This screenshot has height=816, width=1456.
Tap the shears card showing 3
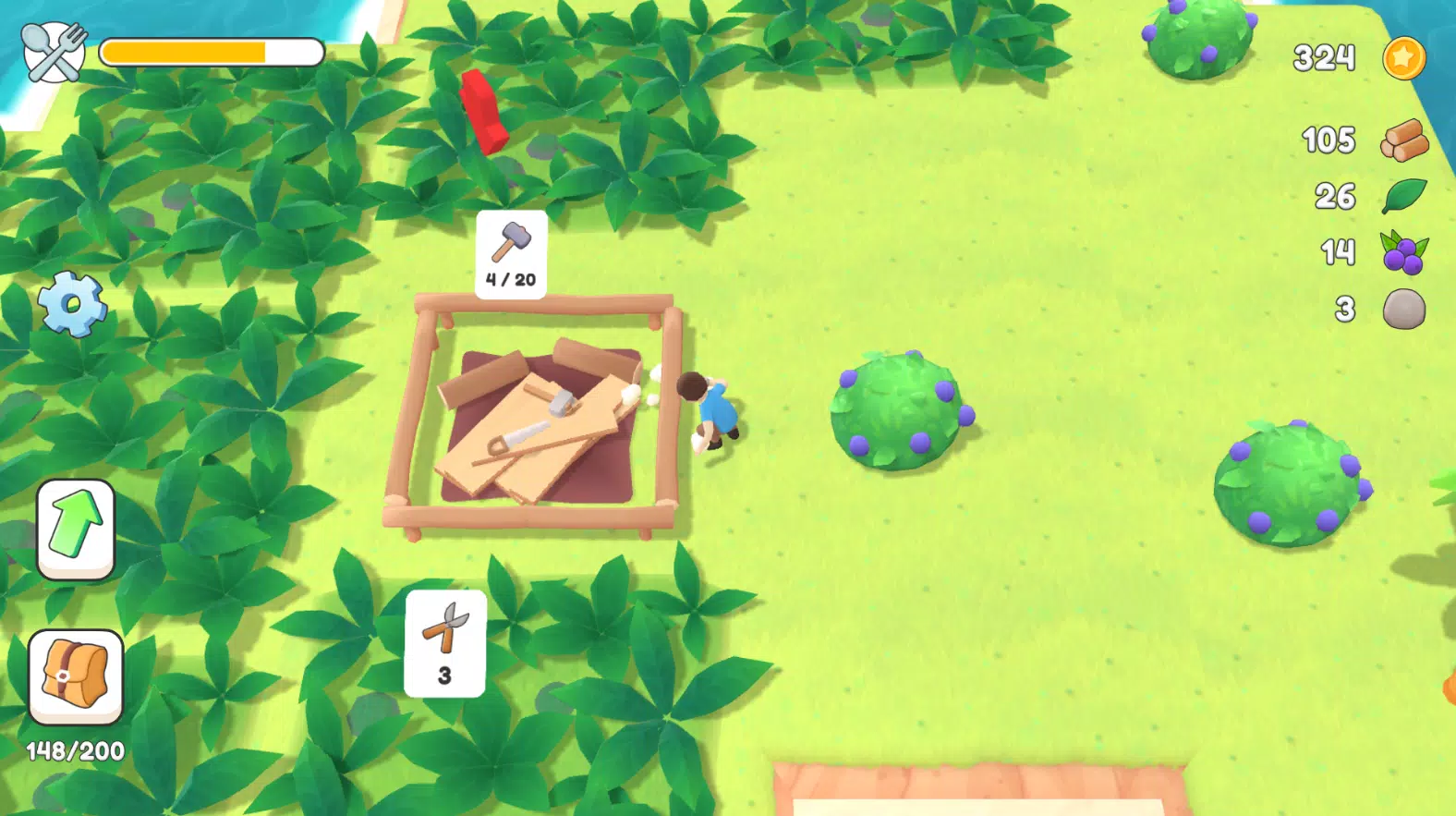coord(443,642)
